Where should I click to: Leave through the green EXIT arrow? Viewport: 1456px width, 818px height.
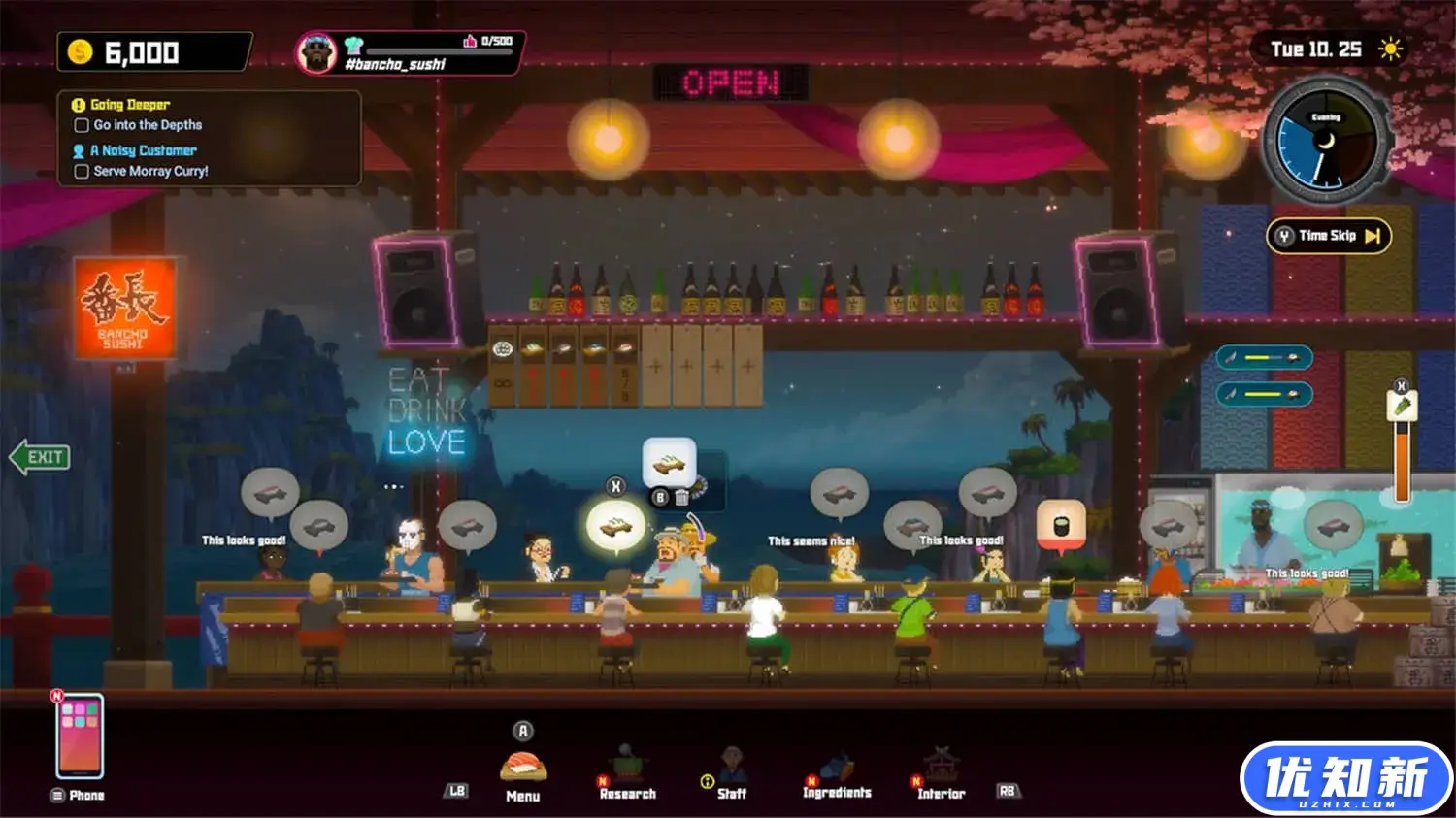(40, 457)
